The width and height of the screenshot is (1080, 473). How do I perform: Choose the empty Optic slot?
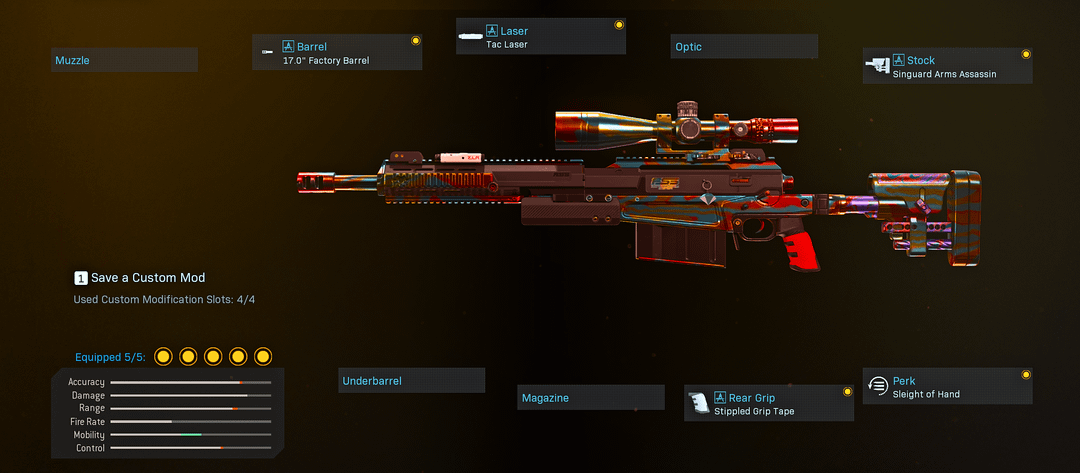tap(744, 47)
